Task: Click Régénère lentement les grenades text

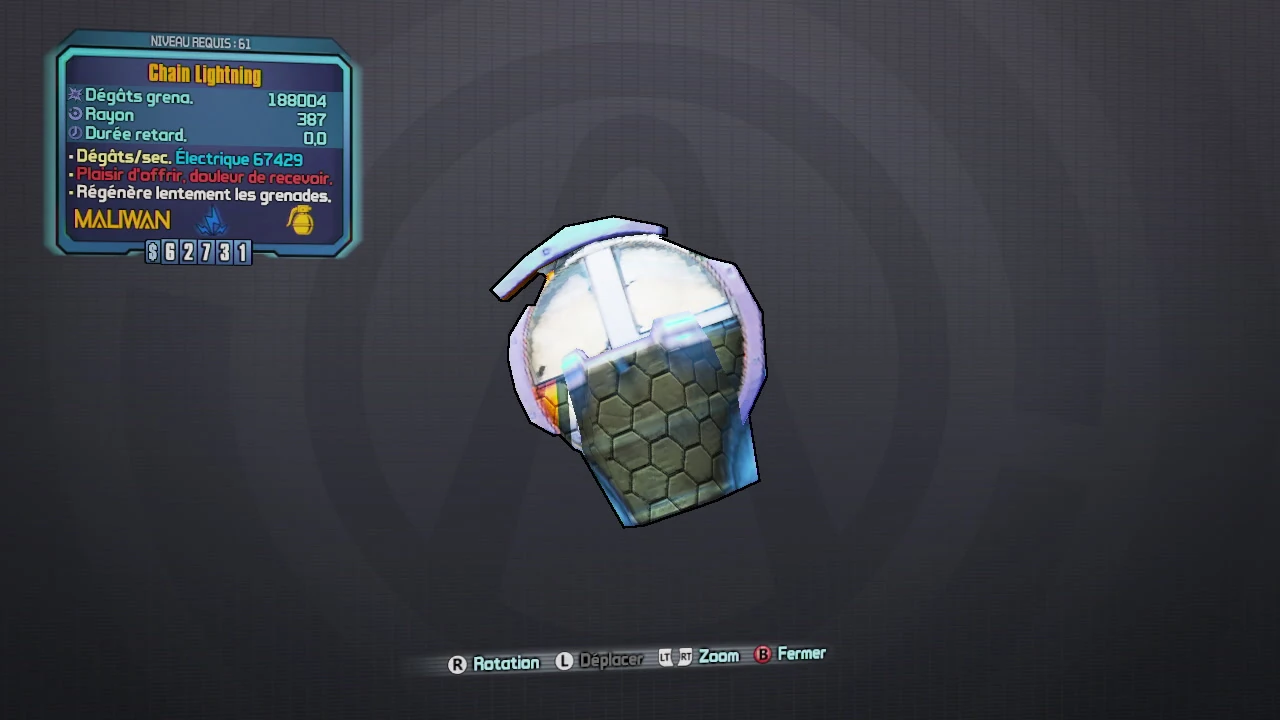Action: coord(200,193)
